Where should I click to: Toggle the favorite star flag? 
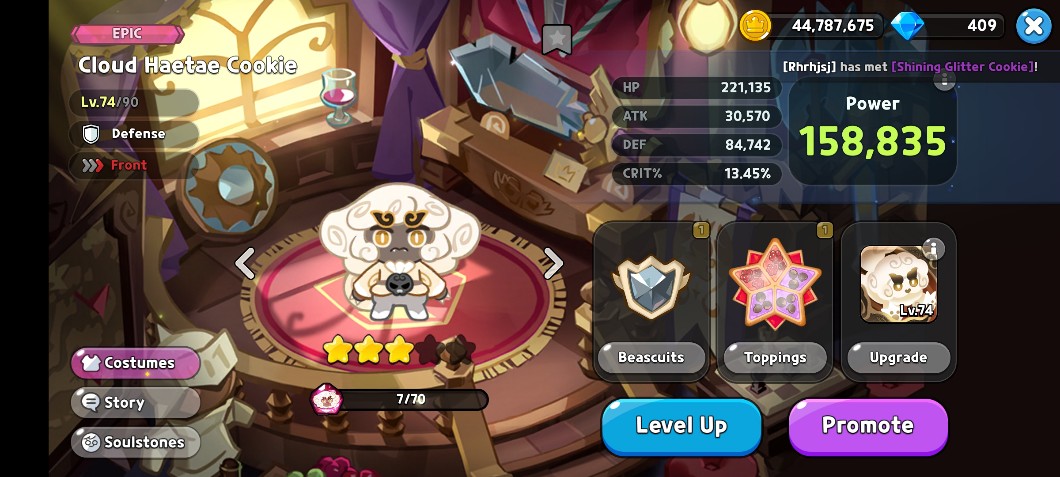coord(556,39)
